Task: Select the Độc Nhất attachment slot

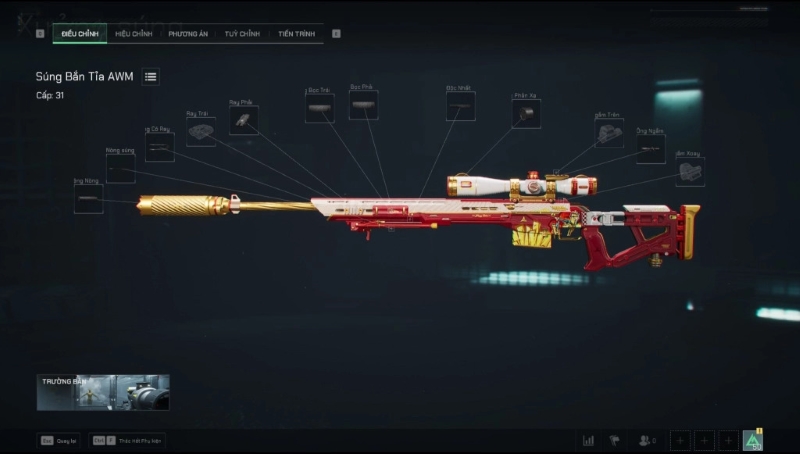Action: [x=460, y=106]
